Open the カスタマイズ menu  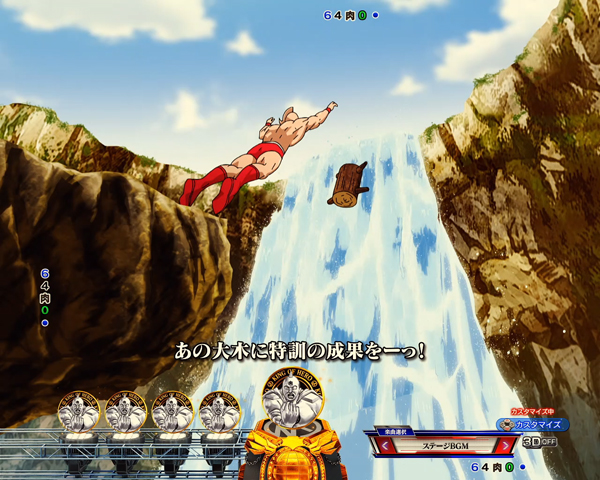pyautogui.click(x=533, y=425)
